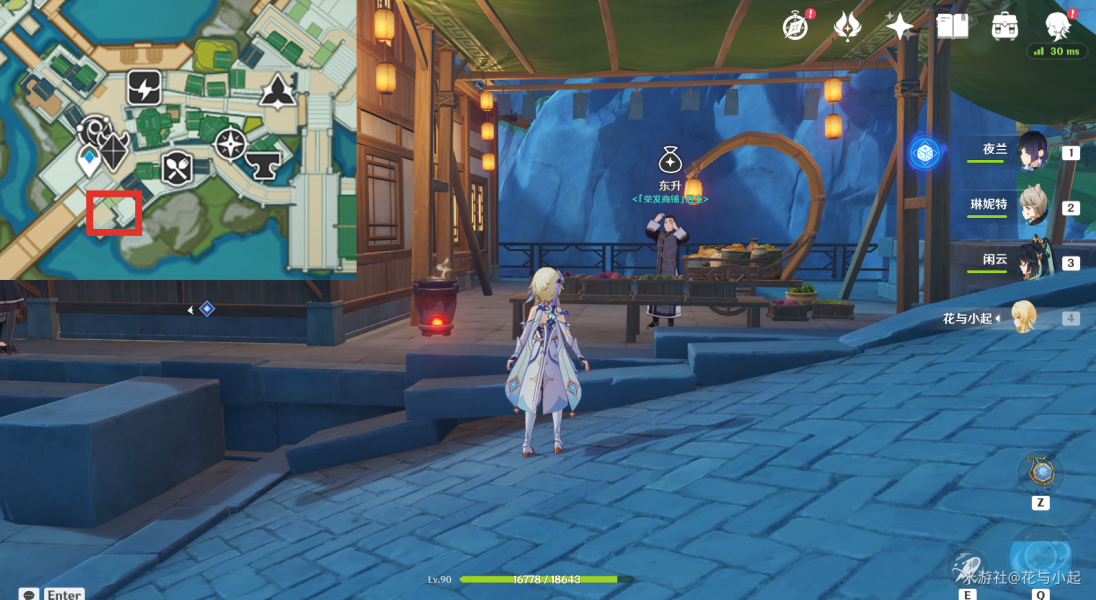Screen dimensions: 1096x600
Task: Click the compass star map marker
Action: (x=231, y=144)
